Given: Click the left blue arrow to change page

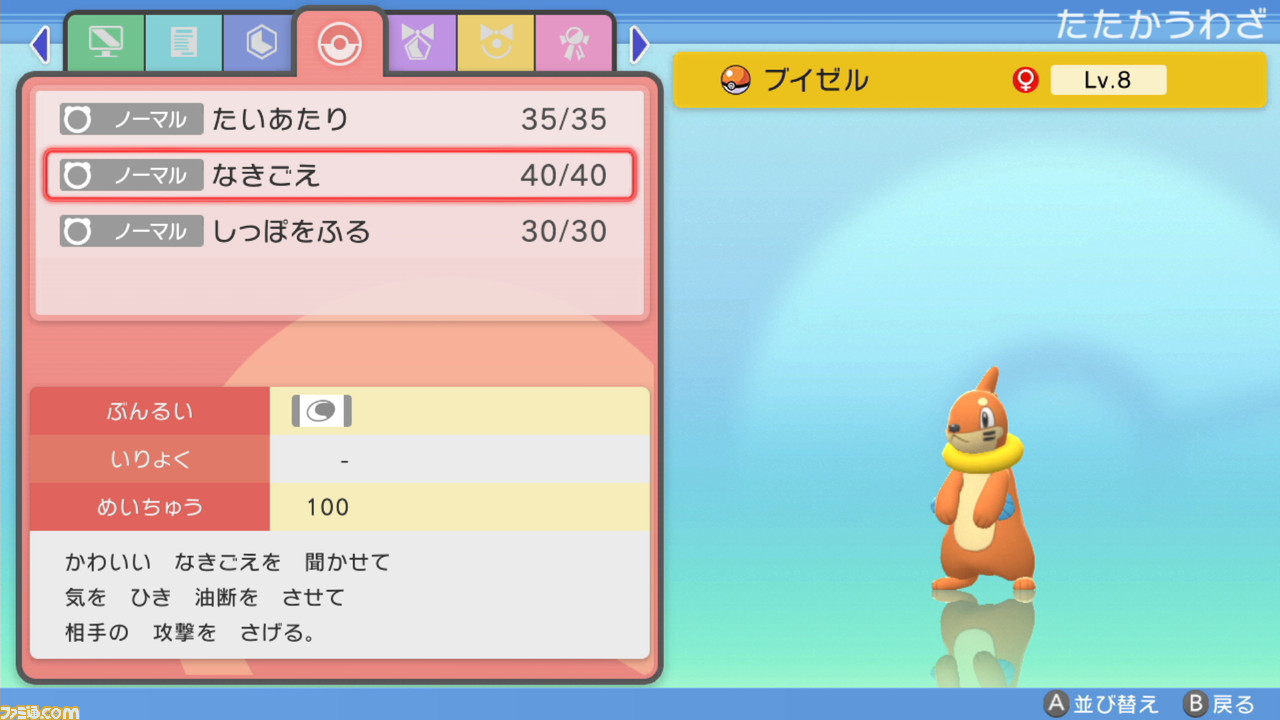Looking at the screenshot, I should 40,44.
